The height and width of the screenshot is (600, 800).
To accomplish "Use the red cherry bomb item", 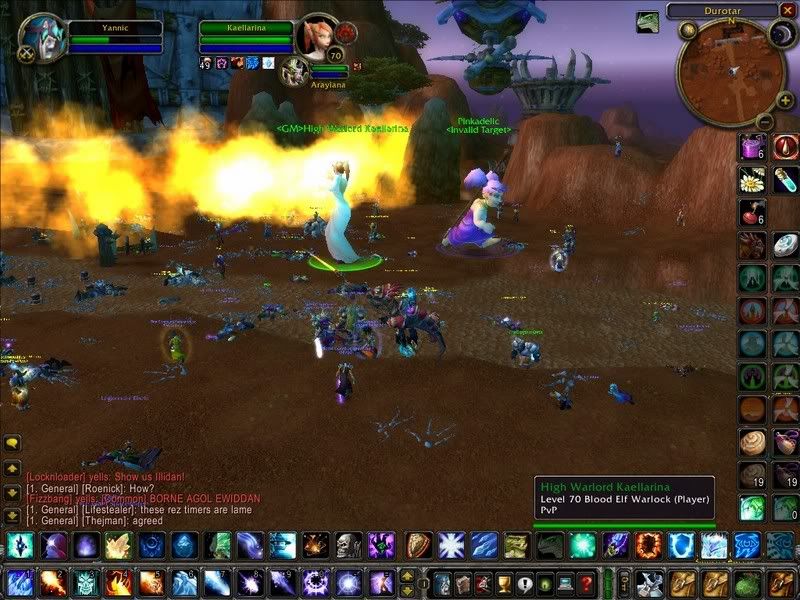I will click(x=752, y=213).
